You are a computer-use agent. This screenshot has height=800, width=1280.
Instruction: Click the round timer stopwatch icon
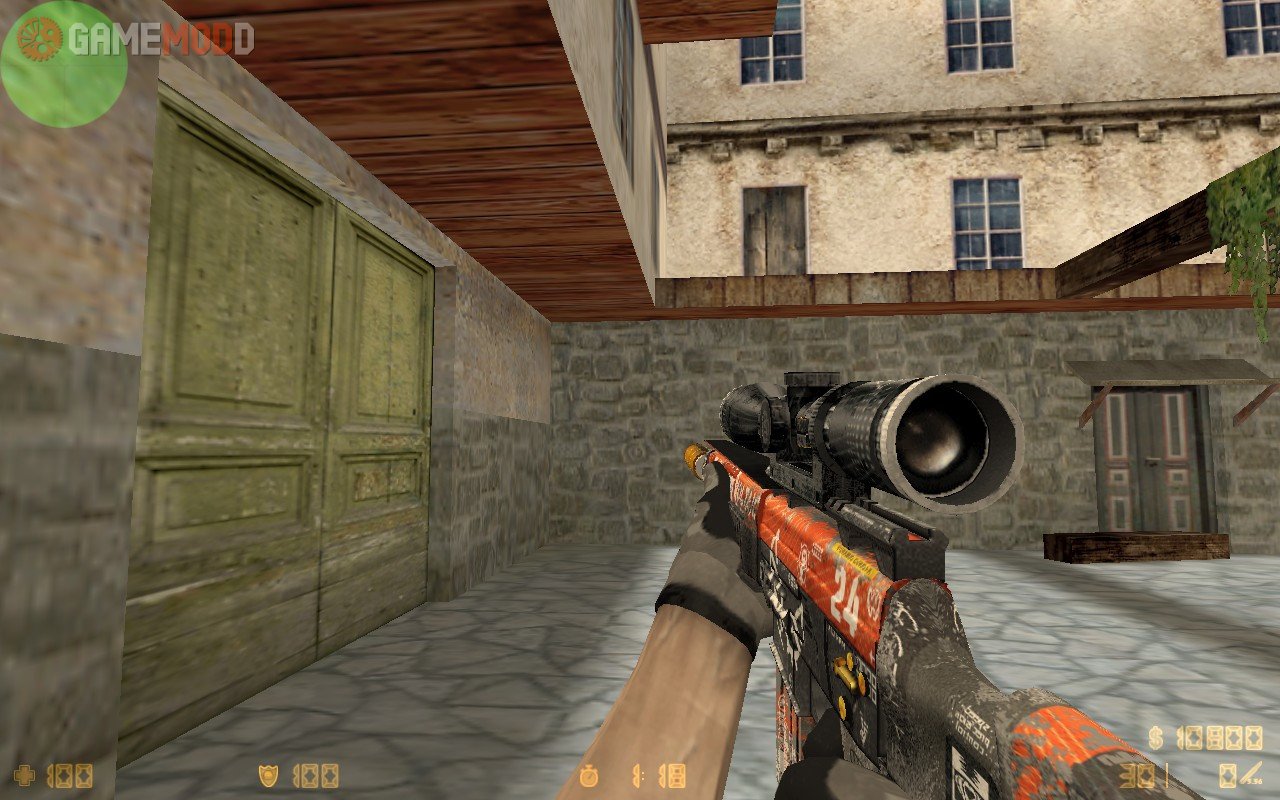[591, 776]
